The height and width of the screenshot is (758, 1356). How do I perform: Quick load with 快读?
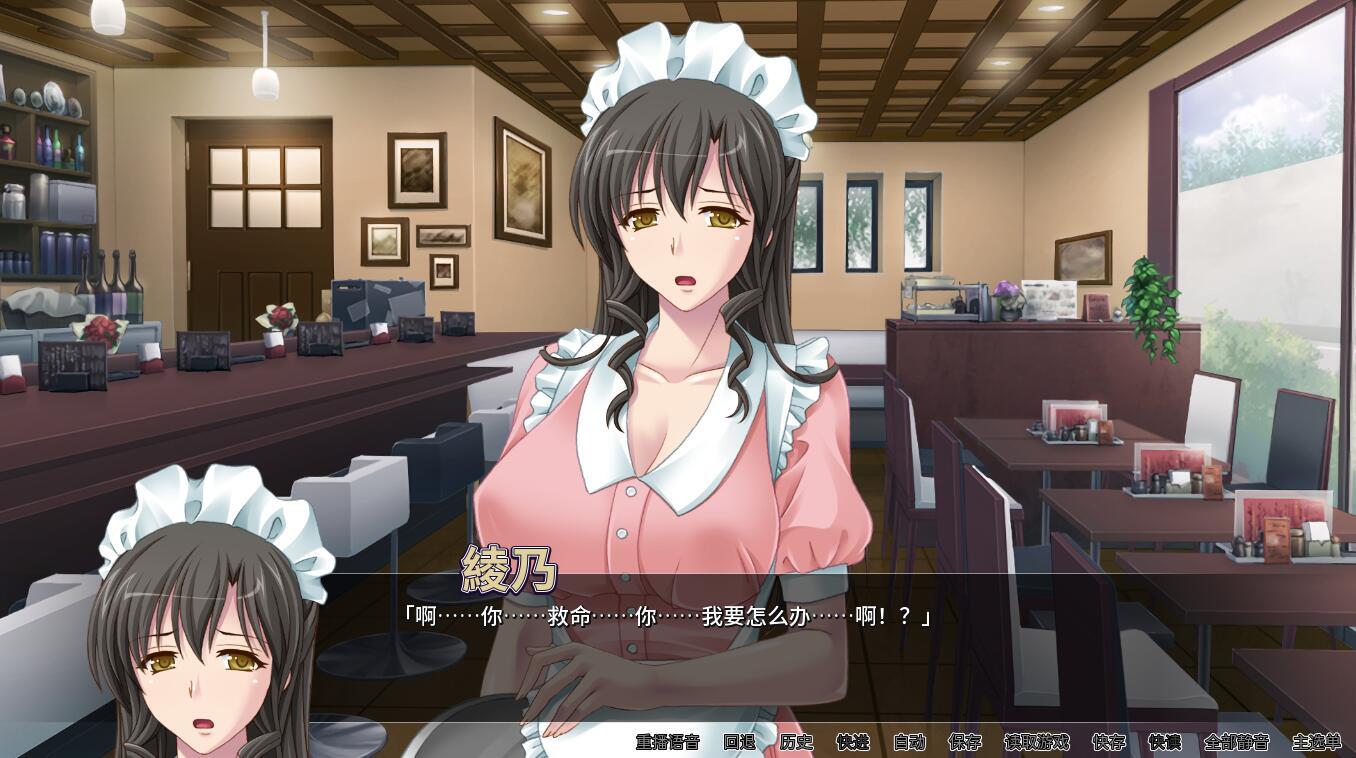pos(1164,742)
